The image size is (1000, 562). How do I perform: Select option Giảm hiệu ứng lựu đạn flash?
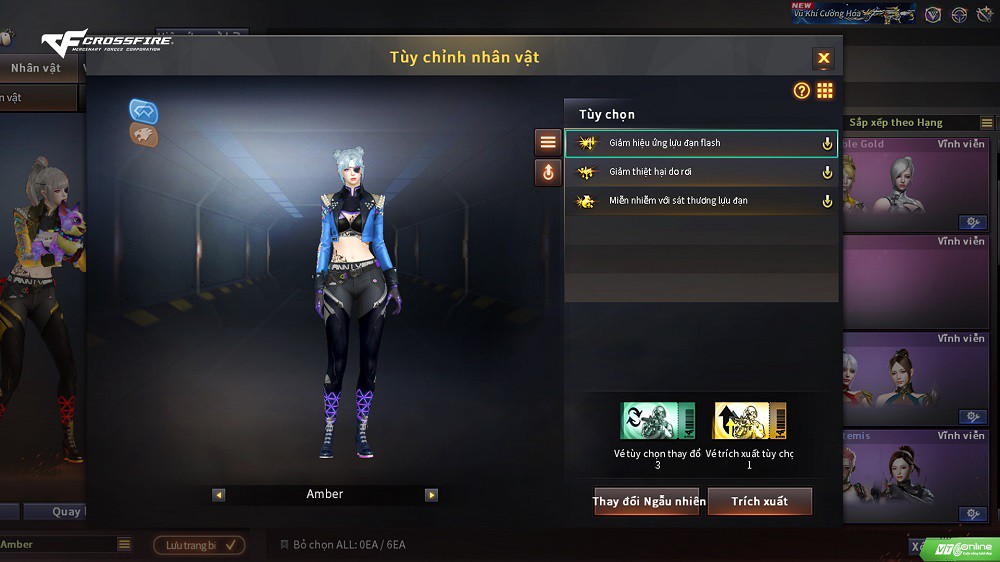click(700, 143)
